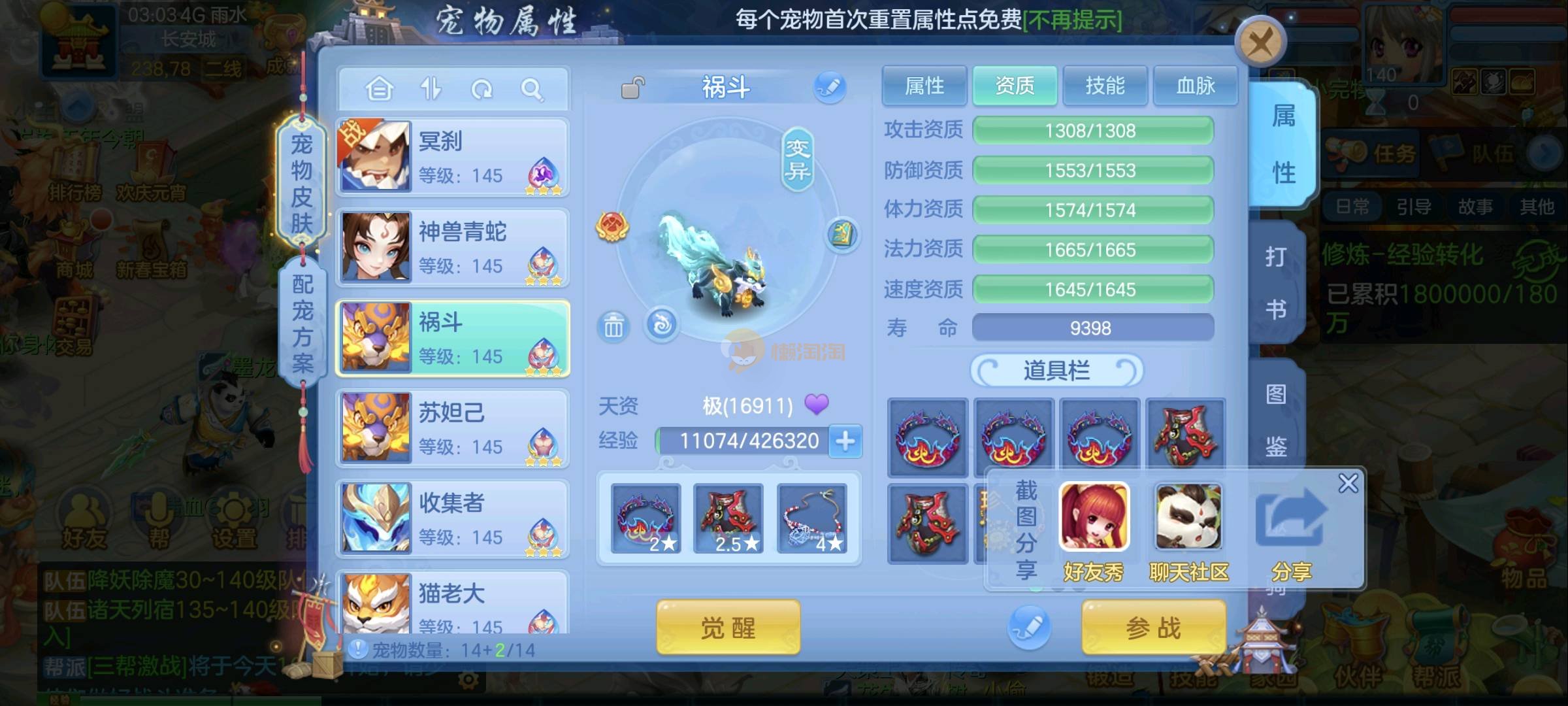Click the 参战 join battle button
The image size is (1568, 706).
1153,628
